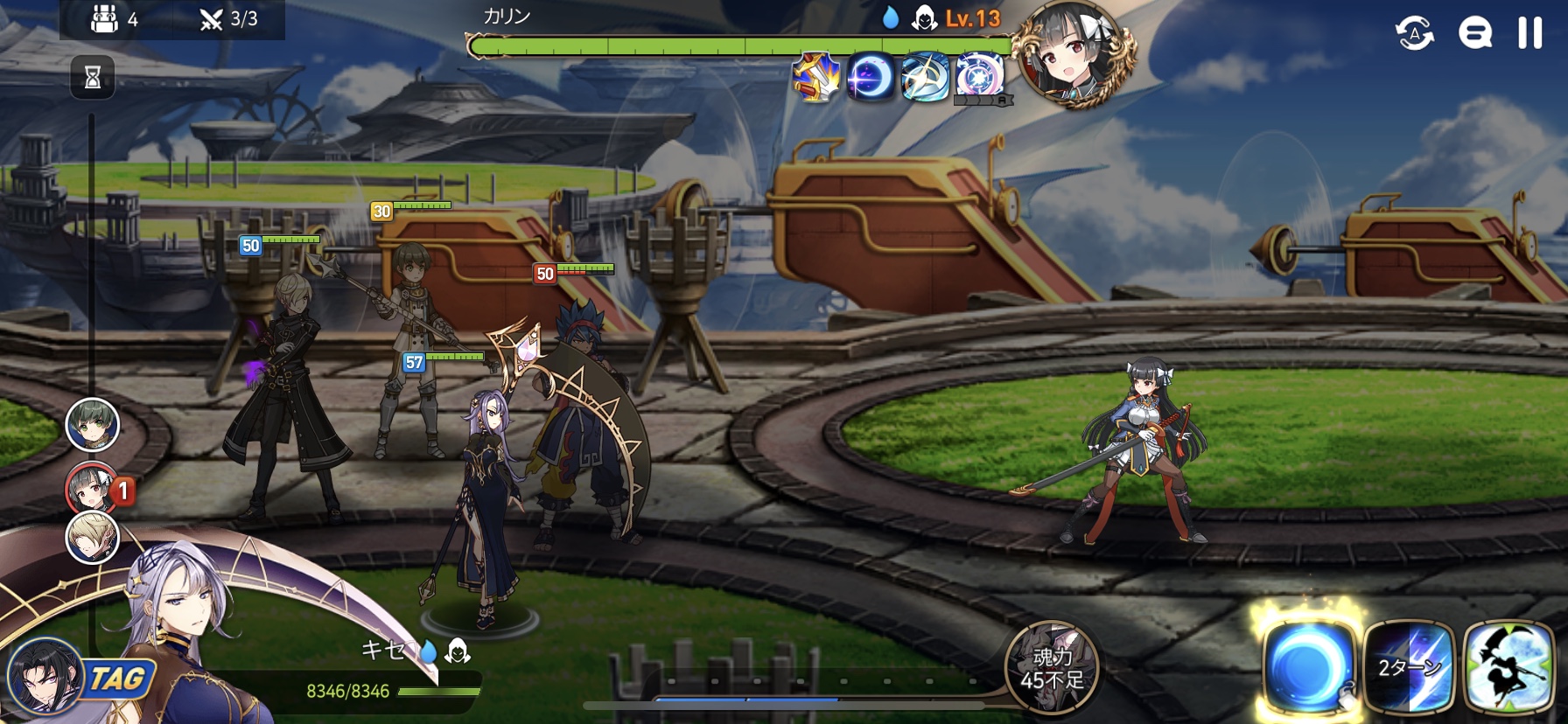
Task: Open the chat bubble icon
Action: pyautogui.click(x=1474, y=33)
